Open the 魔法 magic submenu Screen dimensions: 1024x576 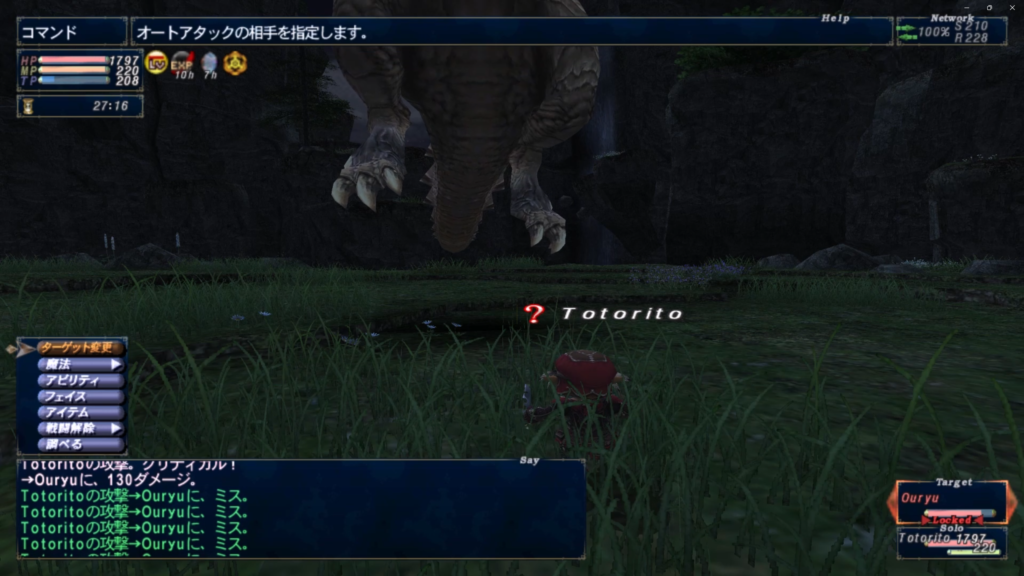click(x=80, y=365)
